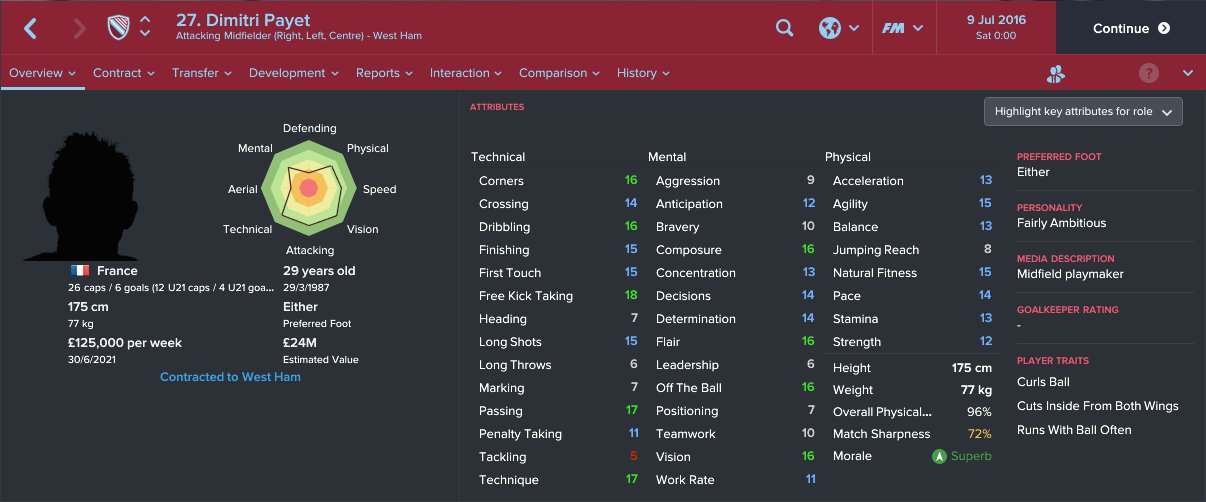Click the Continue button

click(1131, 28)
